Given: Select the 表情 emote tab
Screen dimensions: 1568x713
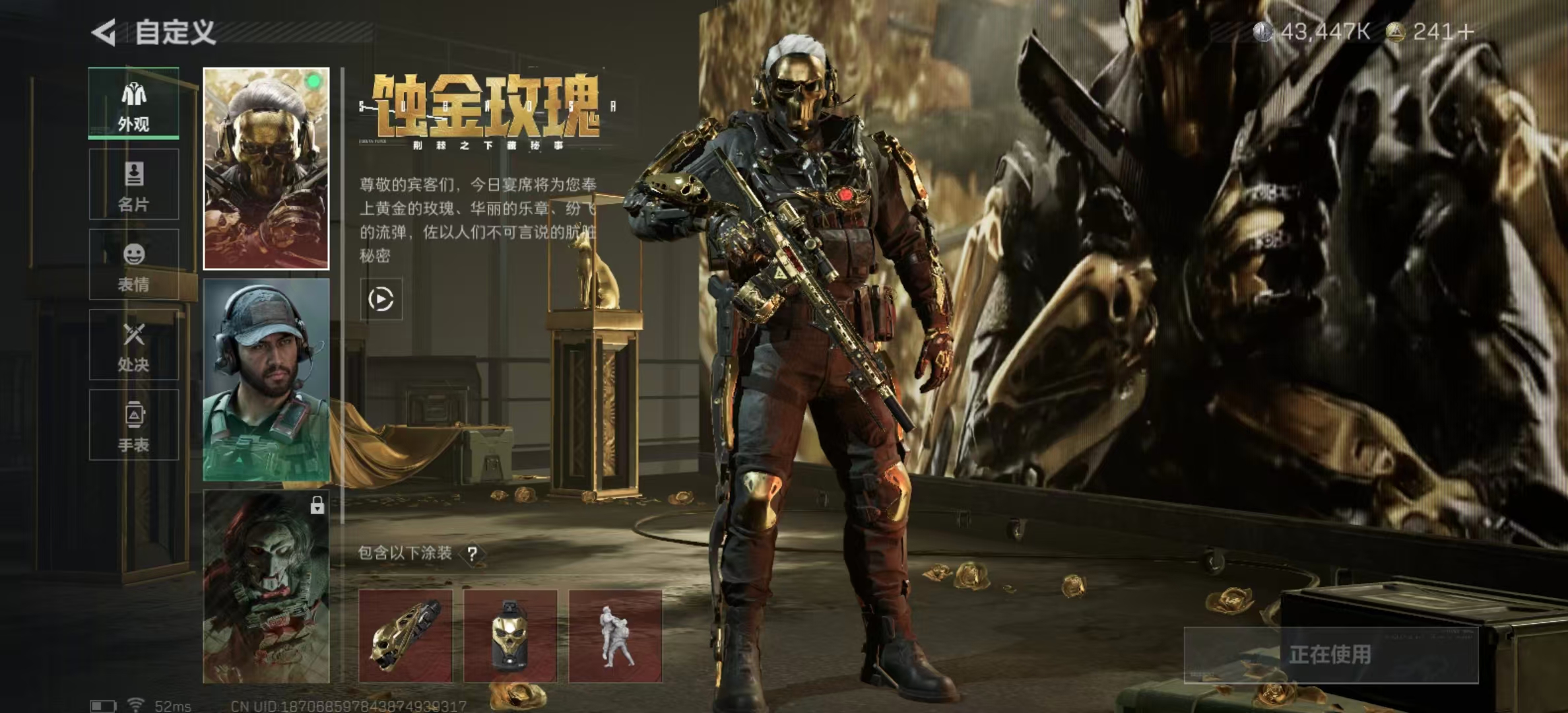Looking at the screenshot, I should pyautogui.click(x=134, y=265).
